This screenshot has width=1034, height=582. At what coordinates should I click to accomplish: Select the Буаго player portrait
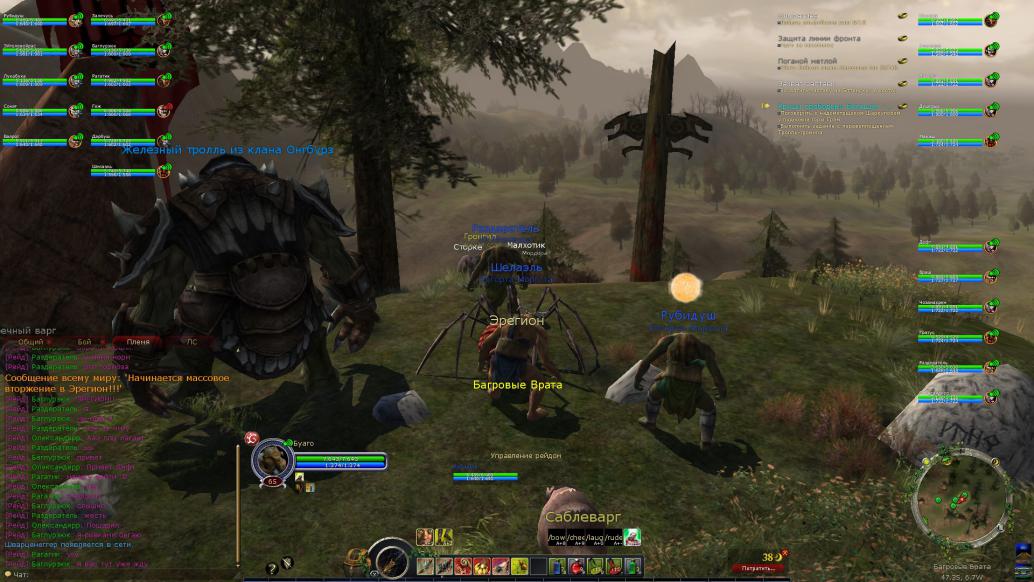click(x=271, y=460)
